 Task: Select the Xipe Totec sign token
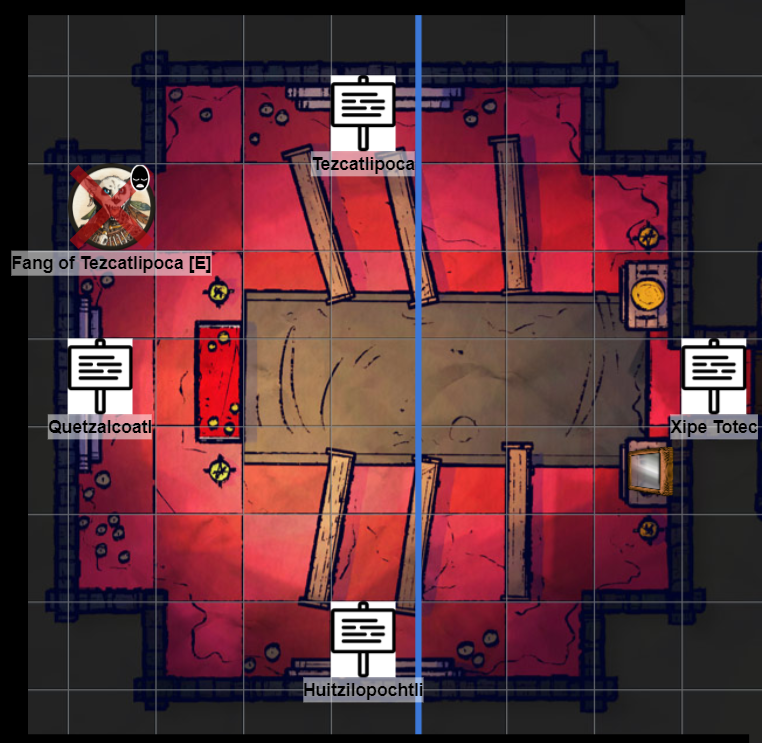(714, 375)
